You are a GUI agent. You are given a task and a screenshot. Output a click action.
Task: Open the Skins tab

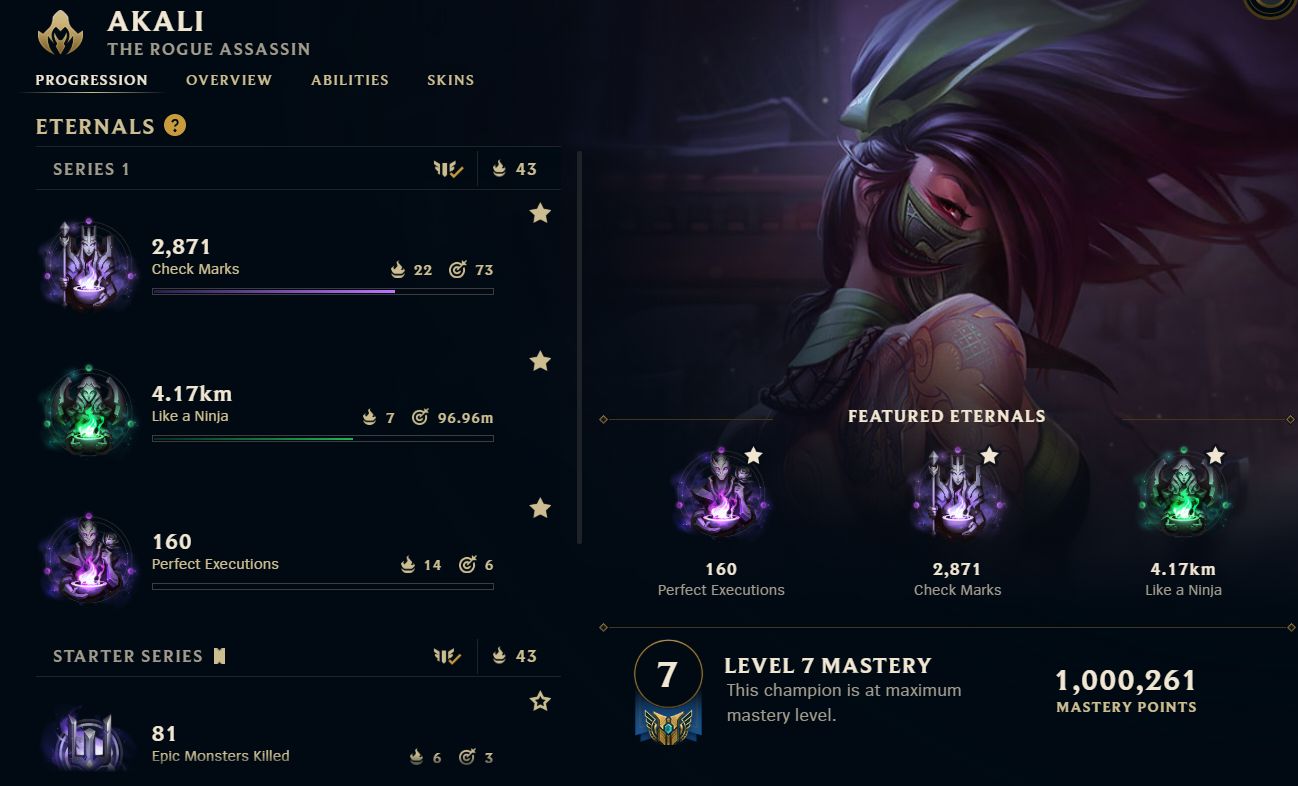point(450,80)
